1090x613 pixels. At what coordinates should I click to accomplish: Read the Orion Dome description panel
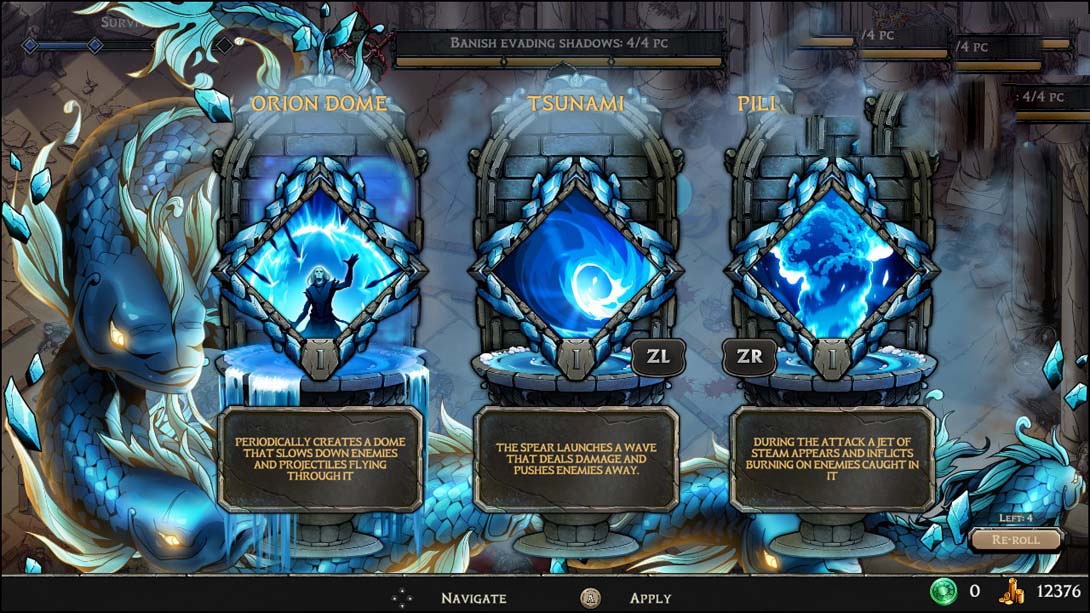(x=320, y=459)
